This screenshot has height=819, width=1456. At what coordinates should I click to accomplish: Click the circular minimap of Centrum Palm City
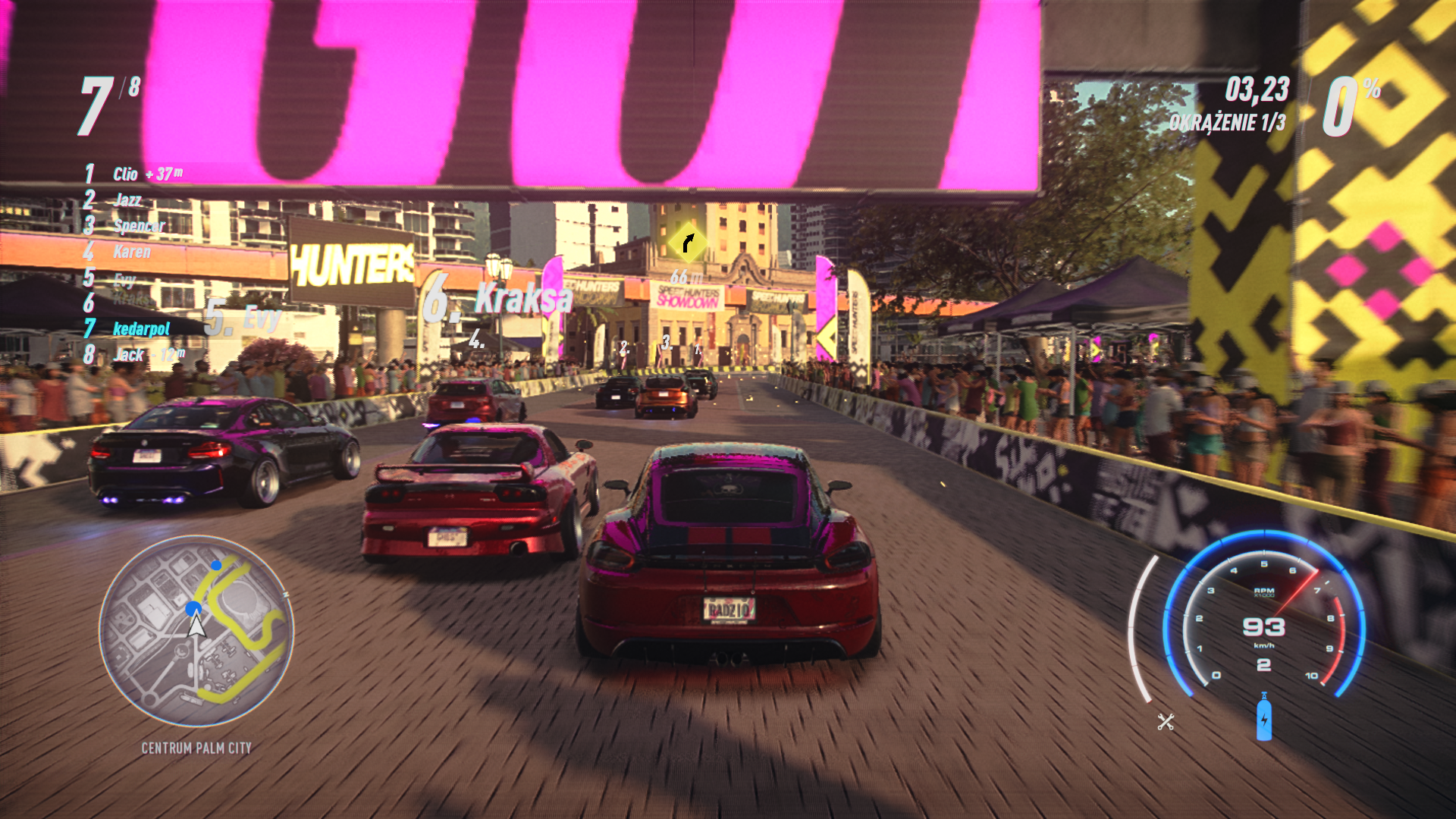coord(196,631)
